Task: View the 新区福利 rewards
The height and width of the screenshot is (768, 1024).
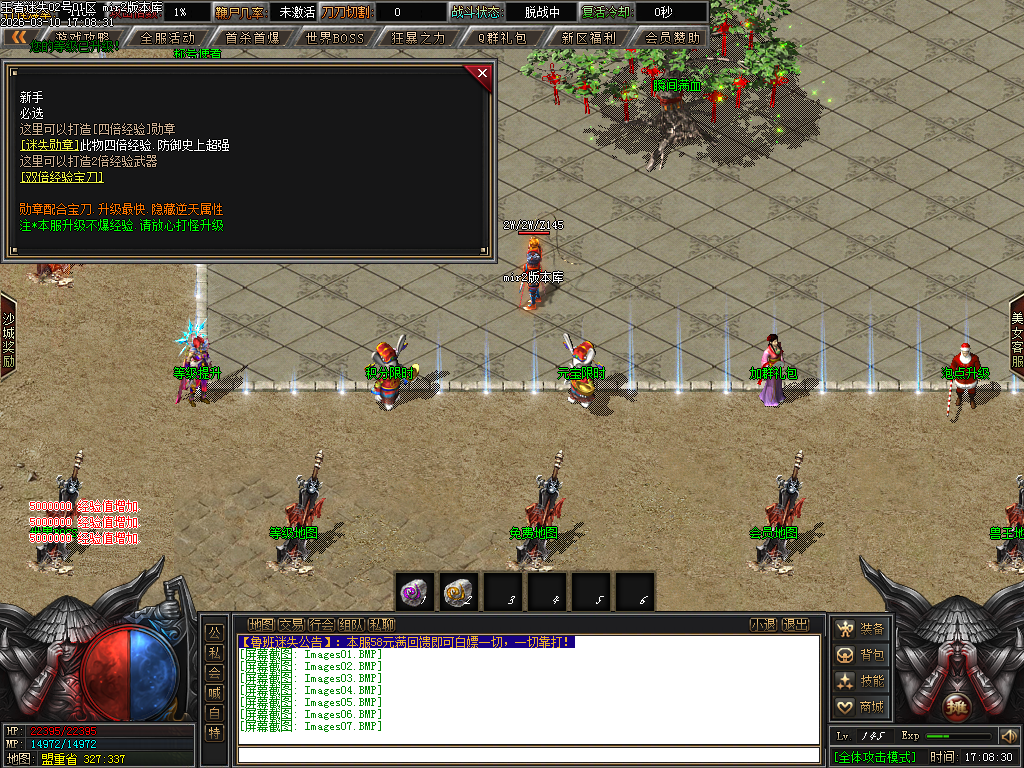Action: [x=588, y=38]
